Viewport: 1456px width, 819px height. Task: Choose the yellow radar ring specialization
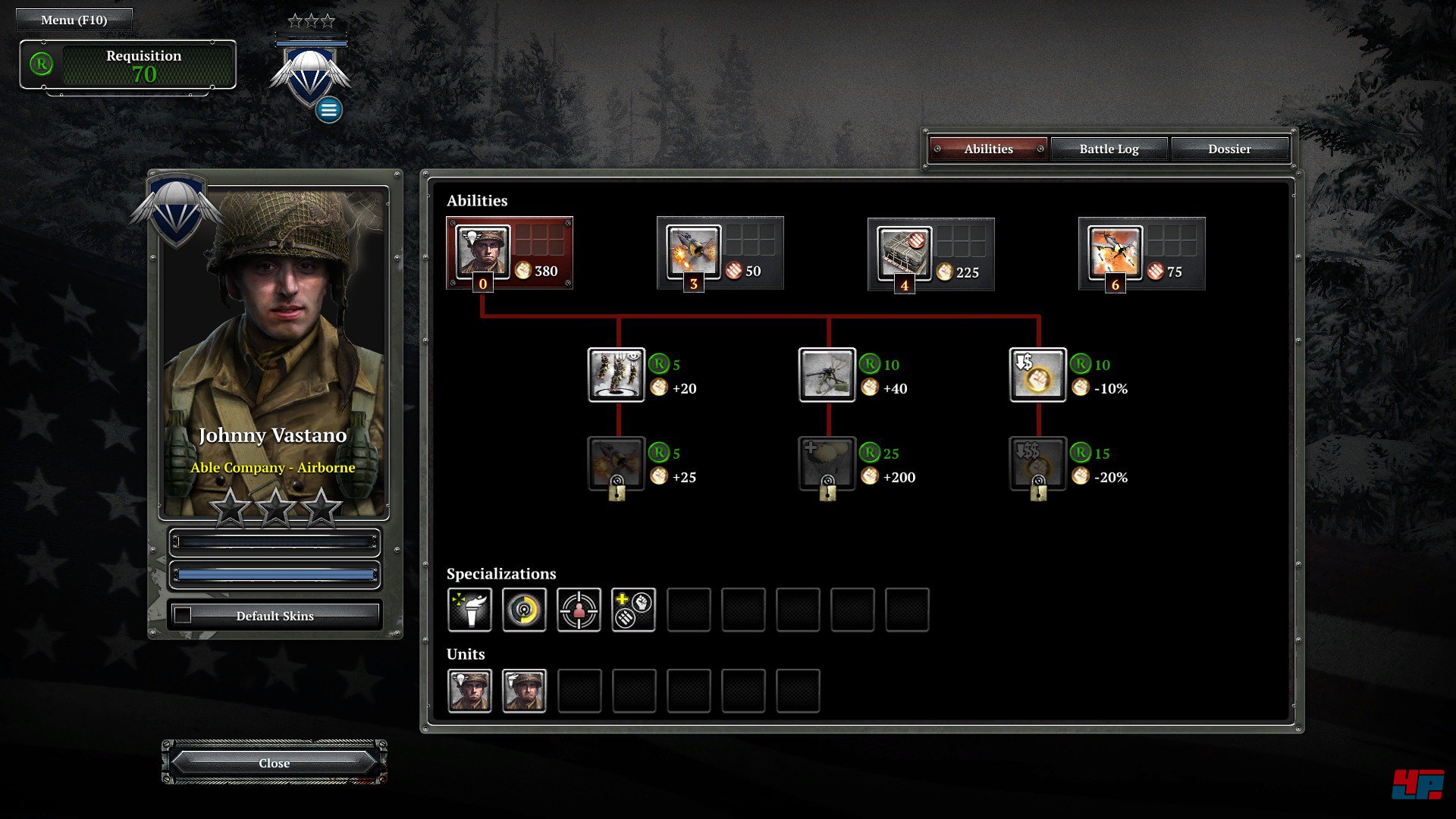(x=524, y=610)
